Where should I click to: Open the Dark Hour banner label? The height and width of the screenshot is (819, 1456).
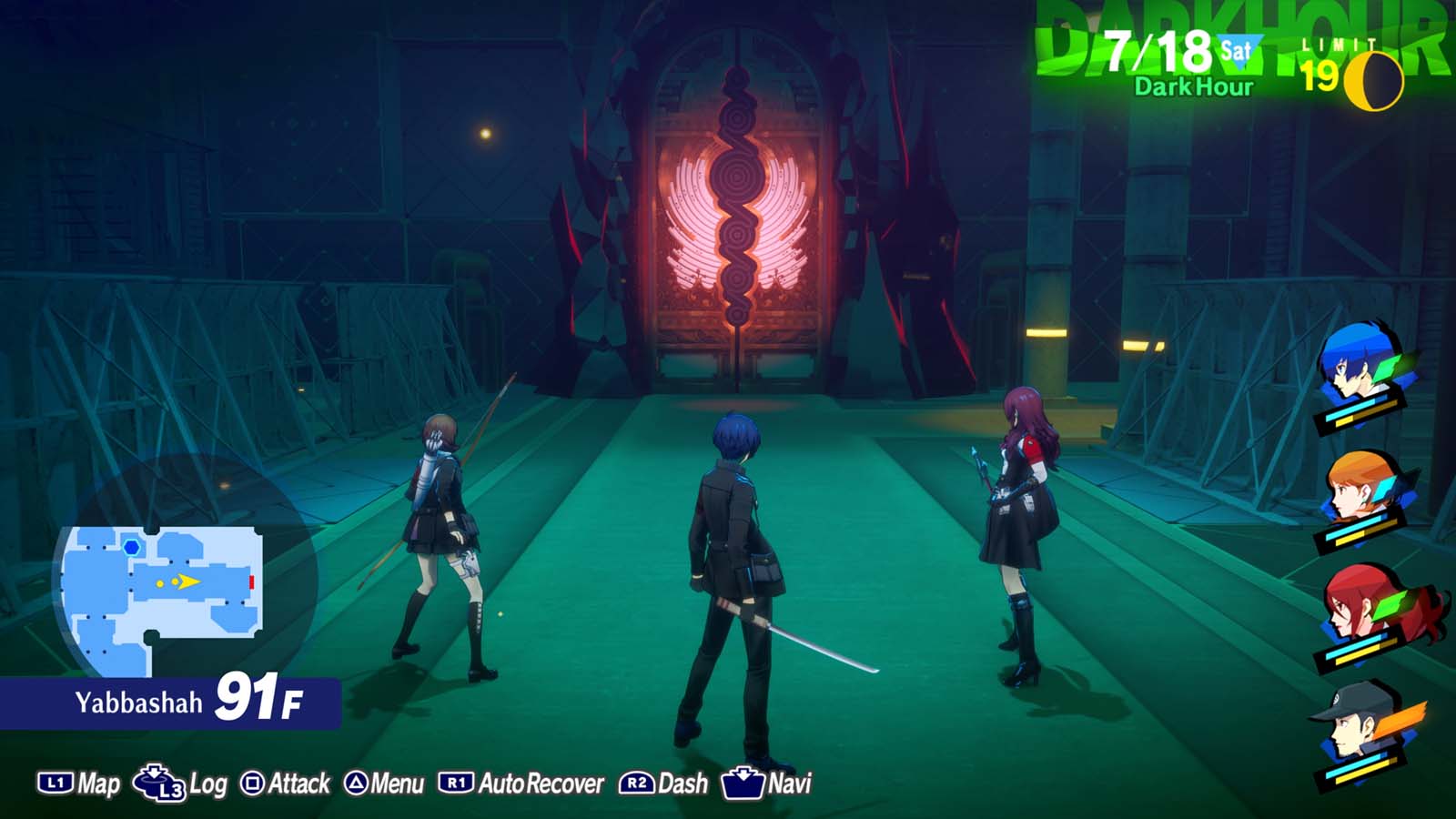click(x=1194, y=86)
